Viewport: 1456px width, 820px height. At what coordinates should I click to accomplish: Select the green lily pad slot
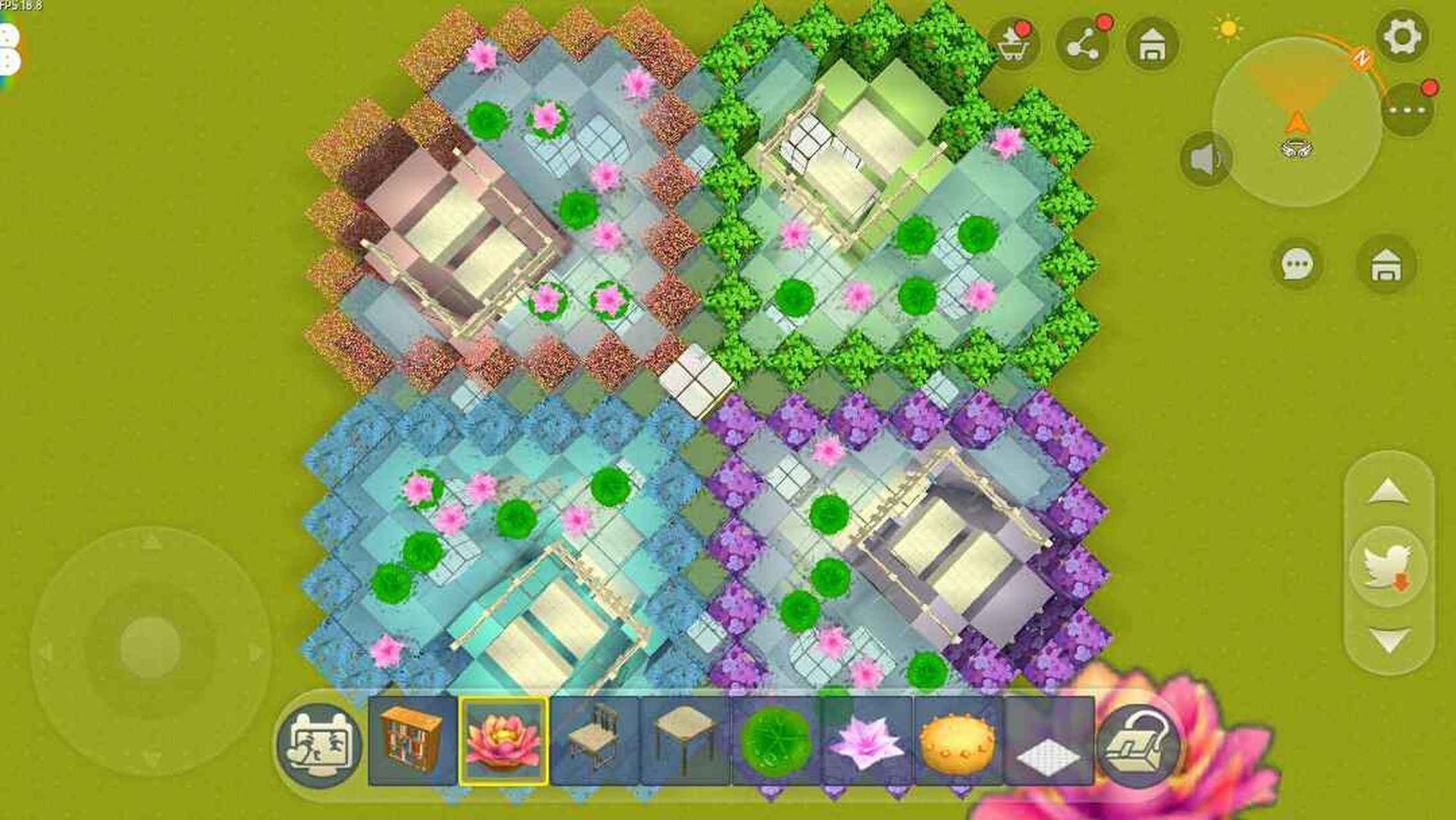coord(776,741)
